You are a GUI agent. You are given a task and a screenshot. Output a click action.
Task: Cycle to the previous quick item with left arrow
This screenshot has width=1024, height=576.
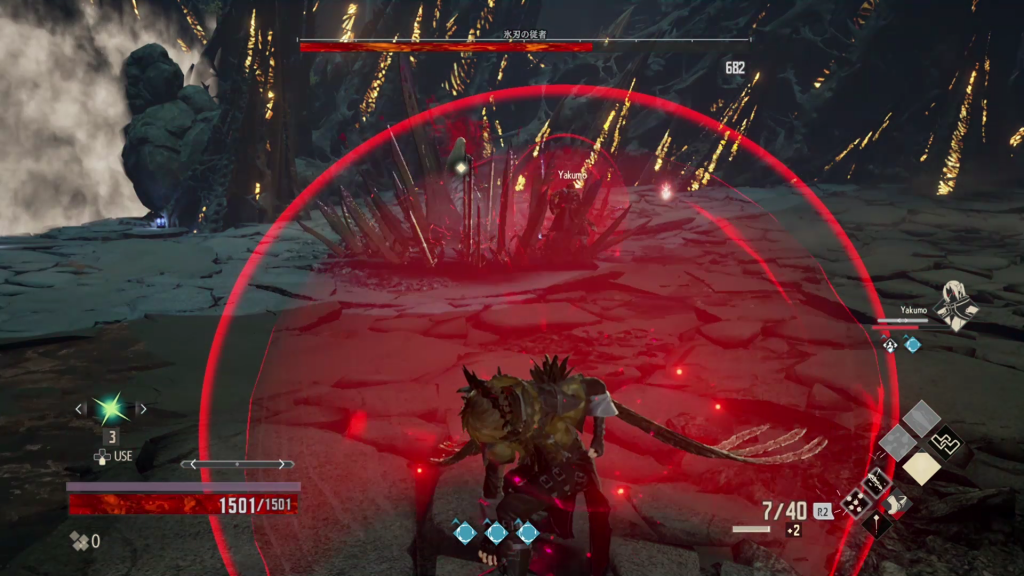(x=81, y=409)
